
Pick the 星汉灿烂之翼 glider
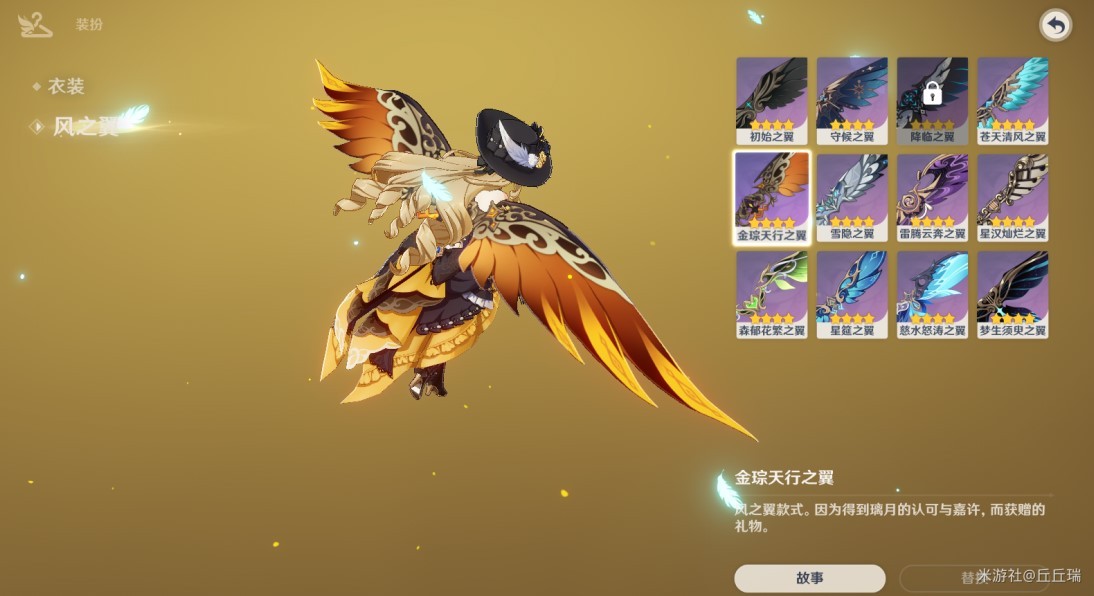click(1012, 197)
